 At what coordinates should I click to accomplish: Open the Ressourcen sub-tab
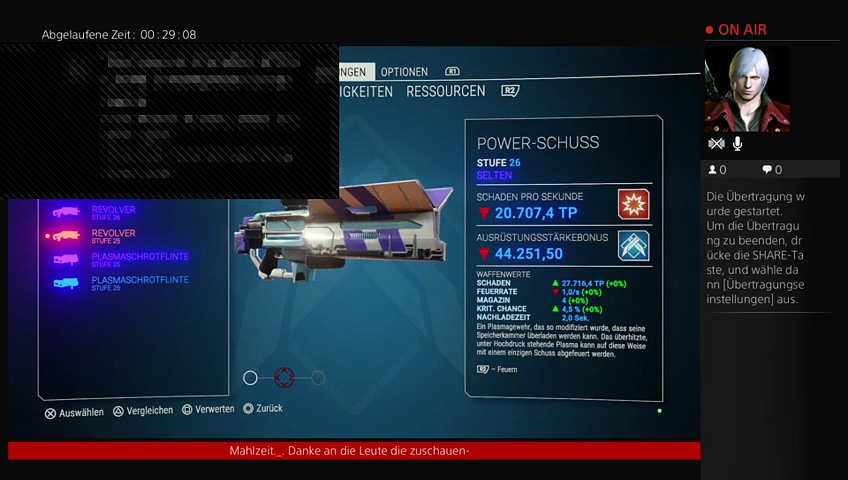pyautogui.click(x=445, y=91)
